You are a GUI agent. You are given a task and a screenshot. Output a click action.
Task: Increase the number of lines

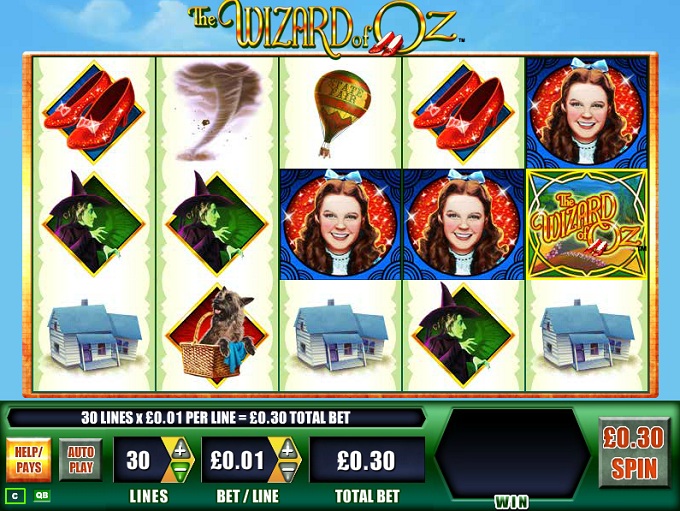click(x=181, y=449)
